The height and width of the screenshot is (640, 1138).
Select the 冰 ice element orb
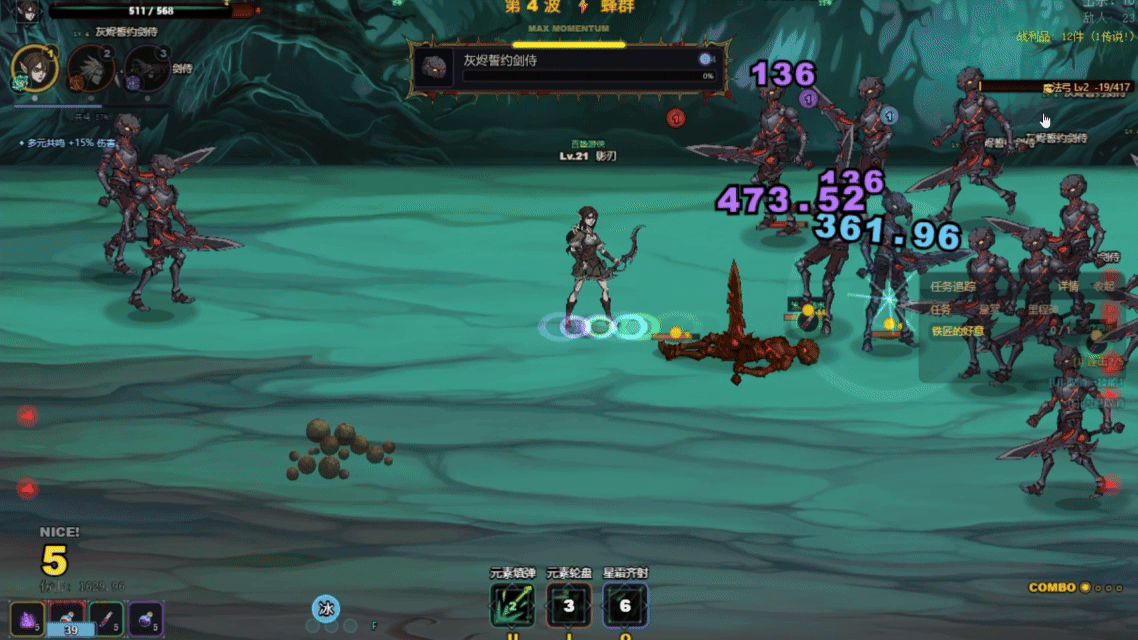325,607
